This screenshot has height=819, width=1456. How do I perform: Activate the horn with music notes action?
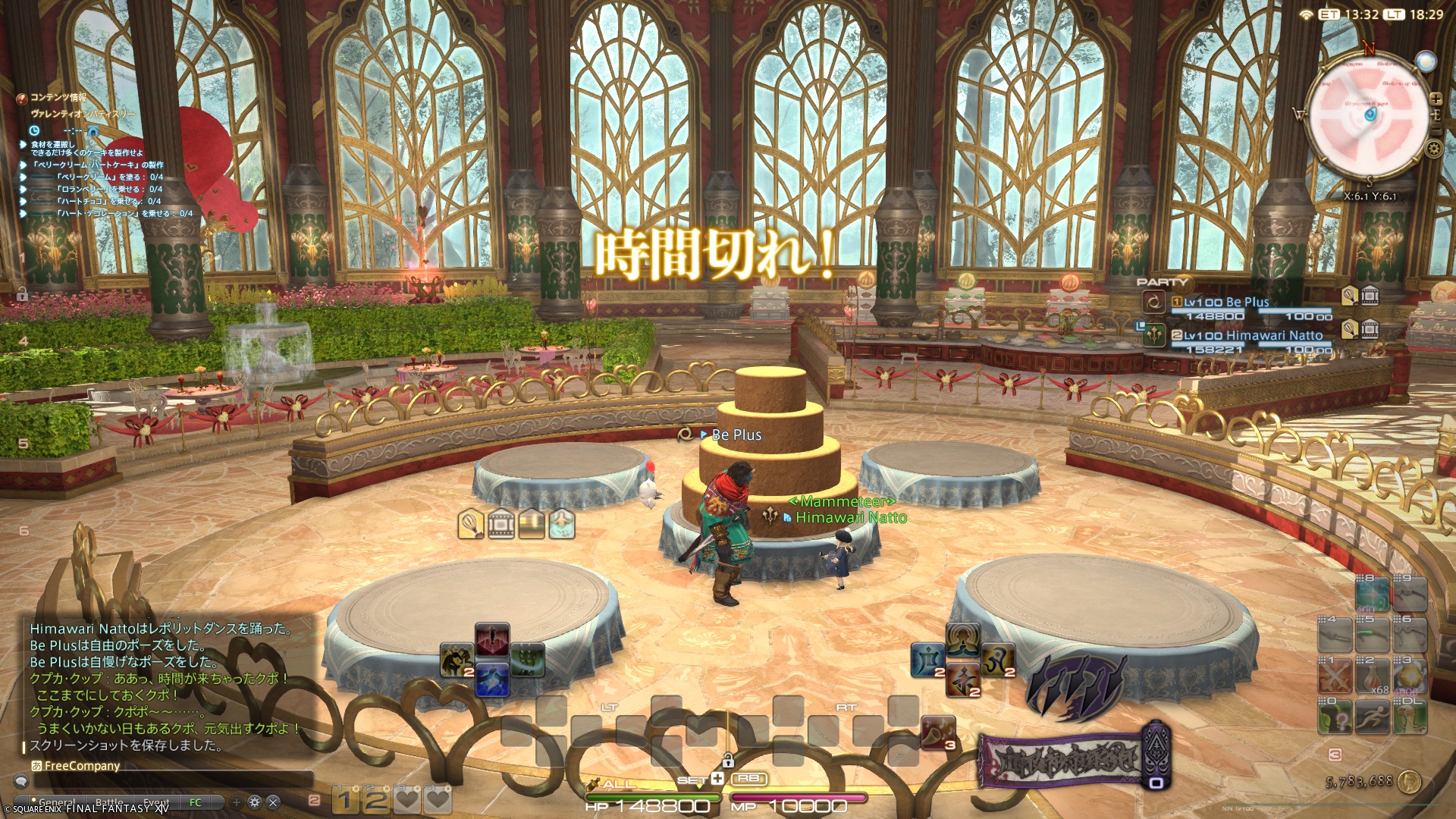937,732
